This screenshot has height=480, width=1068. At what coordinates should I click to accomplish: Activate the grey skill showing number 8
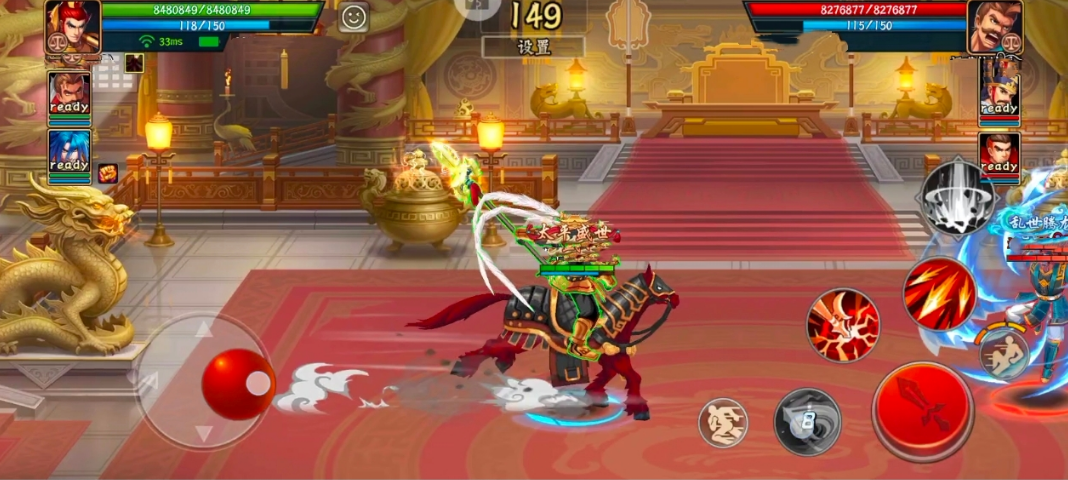point(807,422)
